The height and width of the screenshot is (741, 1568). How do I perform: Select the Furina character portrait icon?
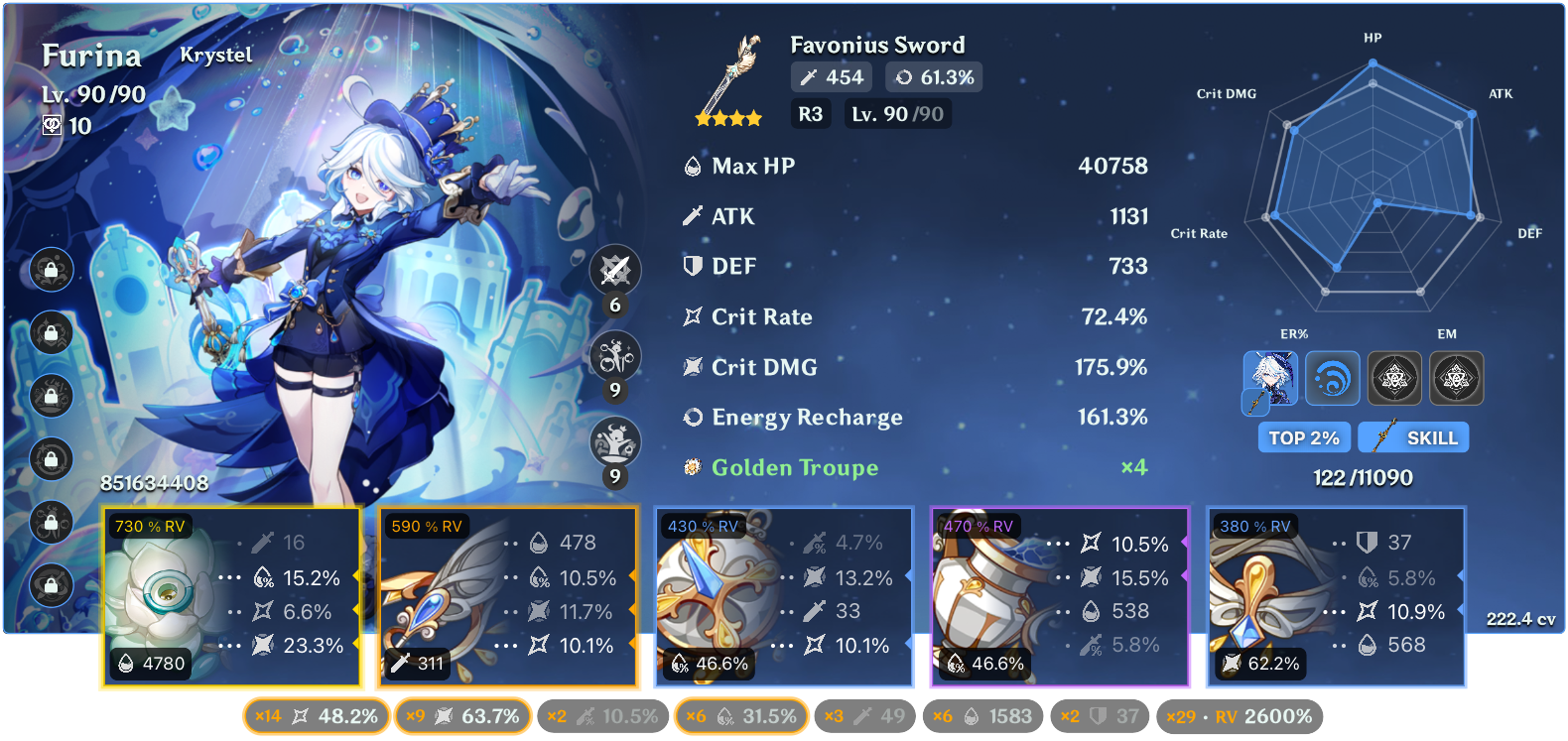point(1269,378)
